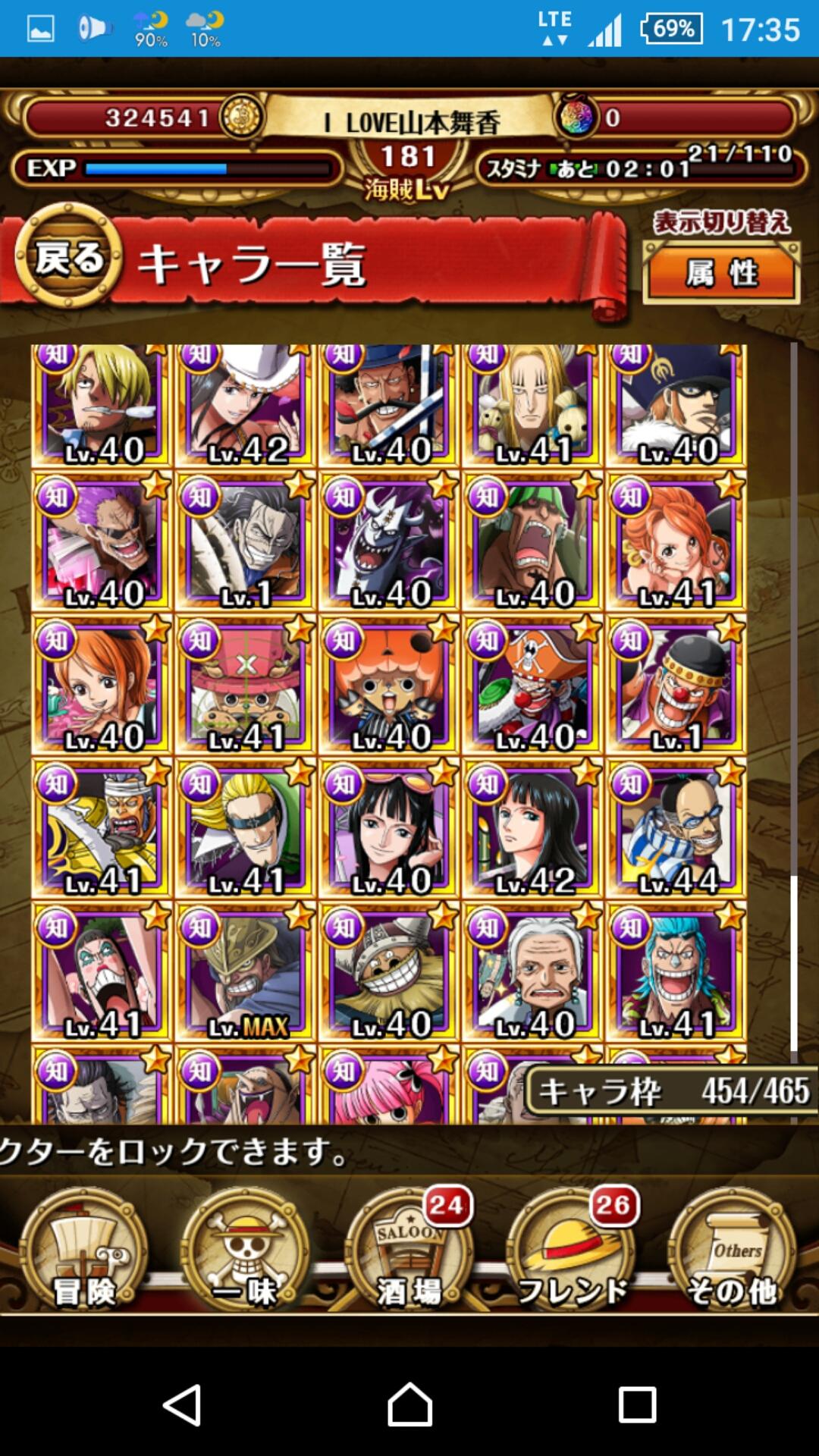Screen dimensions: 819x1456
Task: Tap the Android home button
Action: 409,1404
